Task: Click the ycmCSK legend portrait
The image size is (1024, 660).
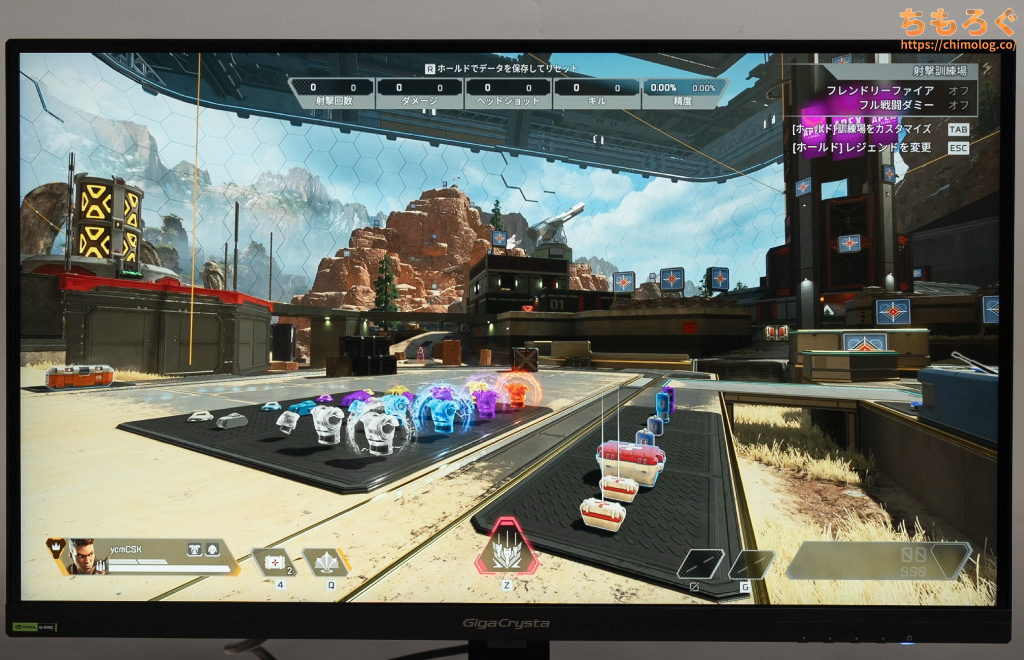Action: (x=87, y=557)
